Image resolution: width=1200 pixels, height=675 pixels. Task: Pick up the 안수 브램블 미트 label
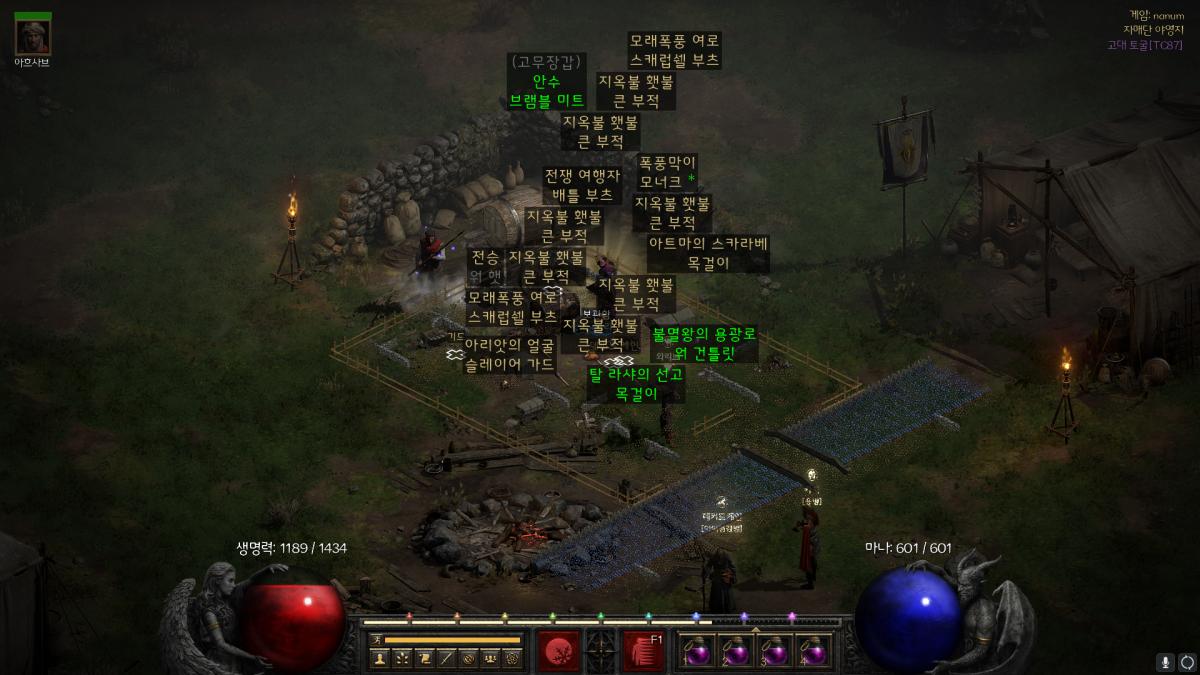(x=545, y=91)
